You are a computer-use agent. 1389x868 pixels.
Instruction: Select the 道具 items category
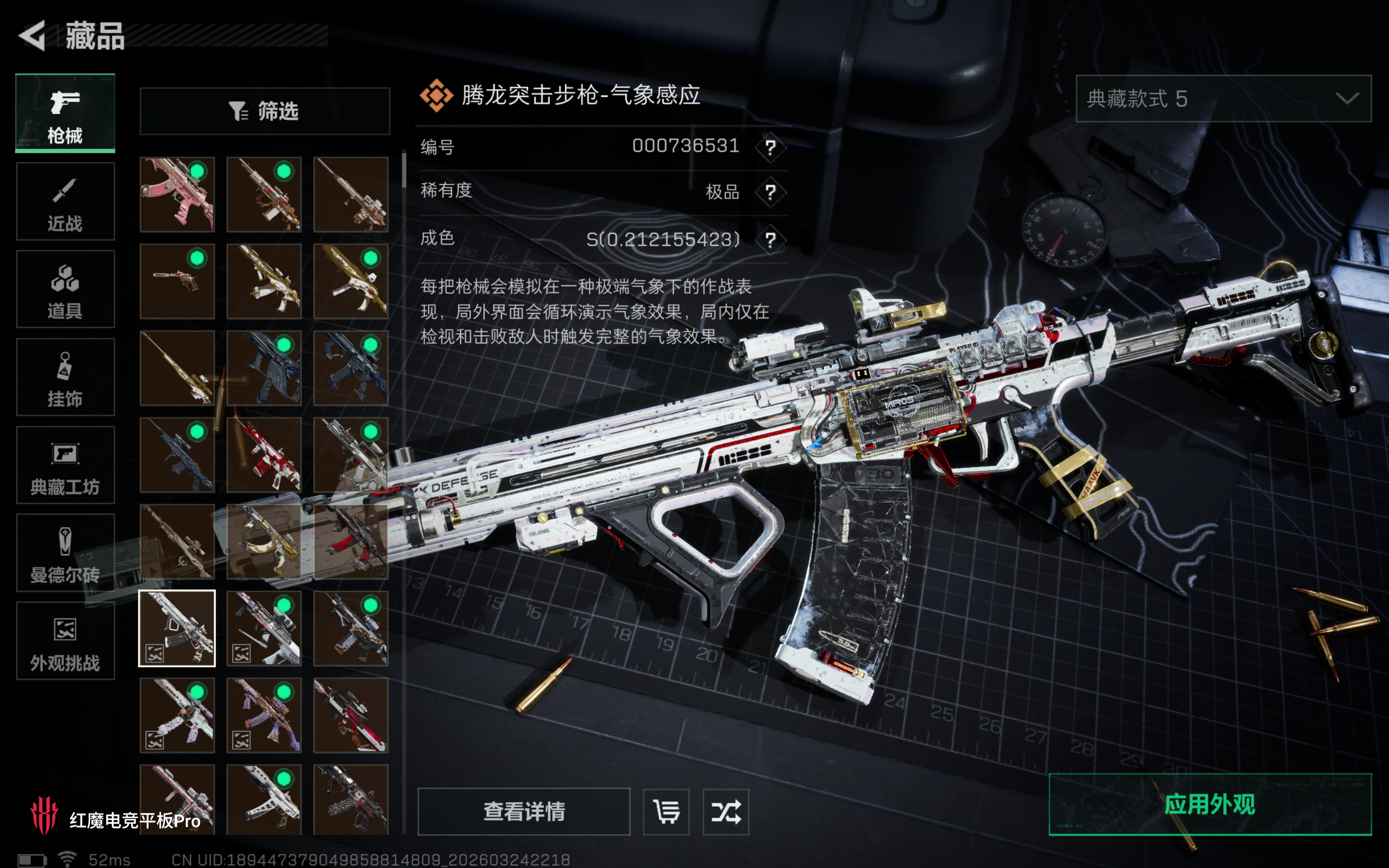(x=65, y=289)
